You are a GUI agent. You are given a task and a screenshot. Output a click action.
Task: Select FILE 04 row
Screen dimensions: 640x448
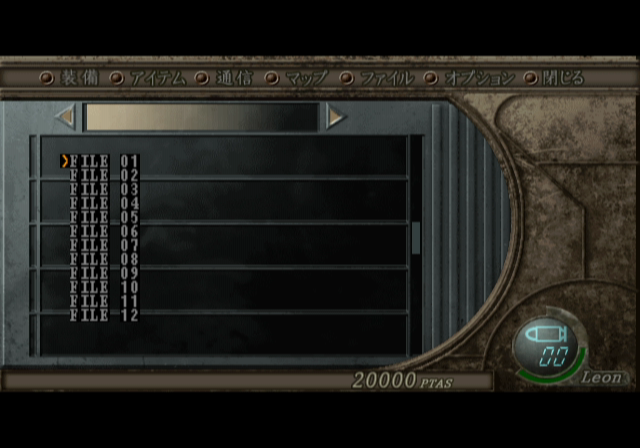click(x=104, y=203)
